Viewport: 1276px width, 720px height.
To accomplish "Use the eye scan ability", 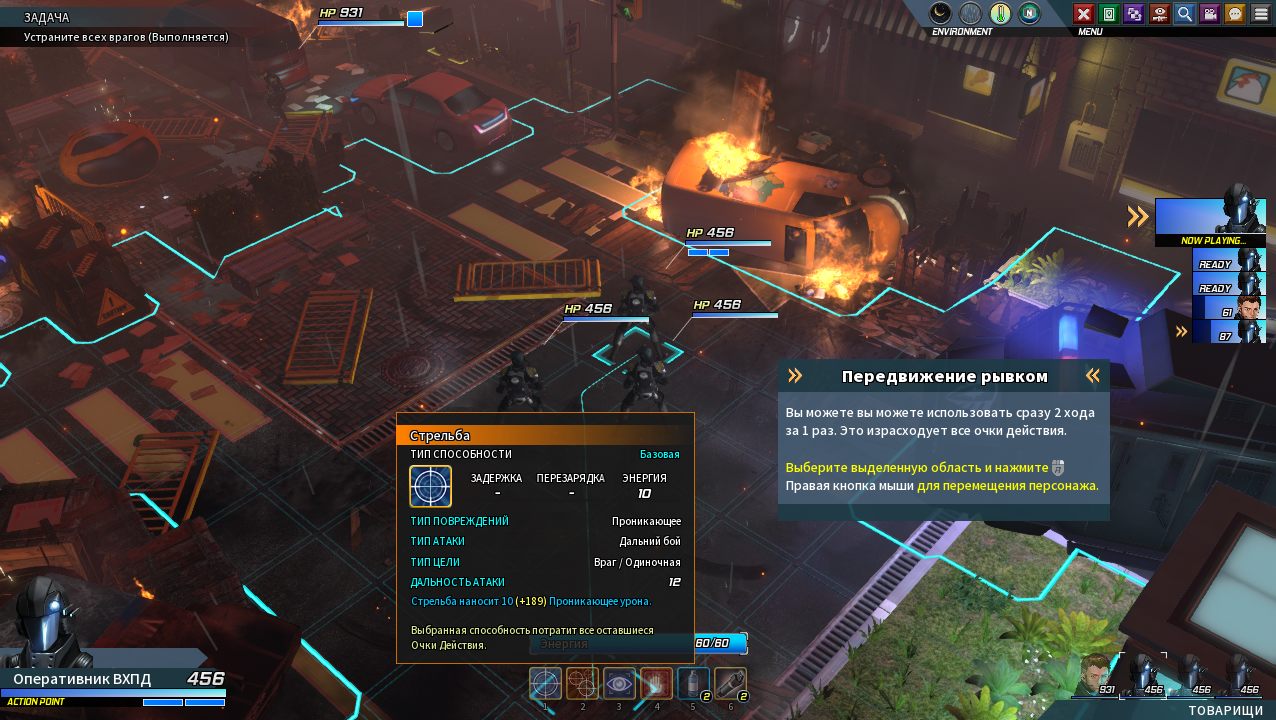I will point(619,683).
